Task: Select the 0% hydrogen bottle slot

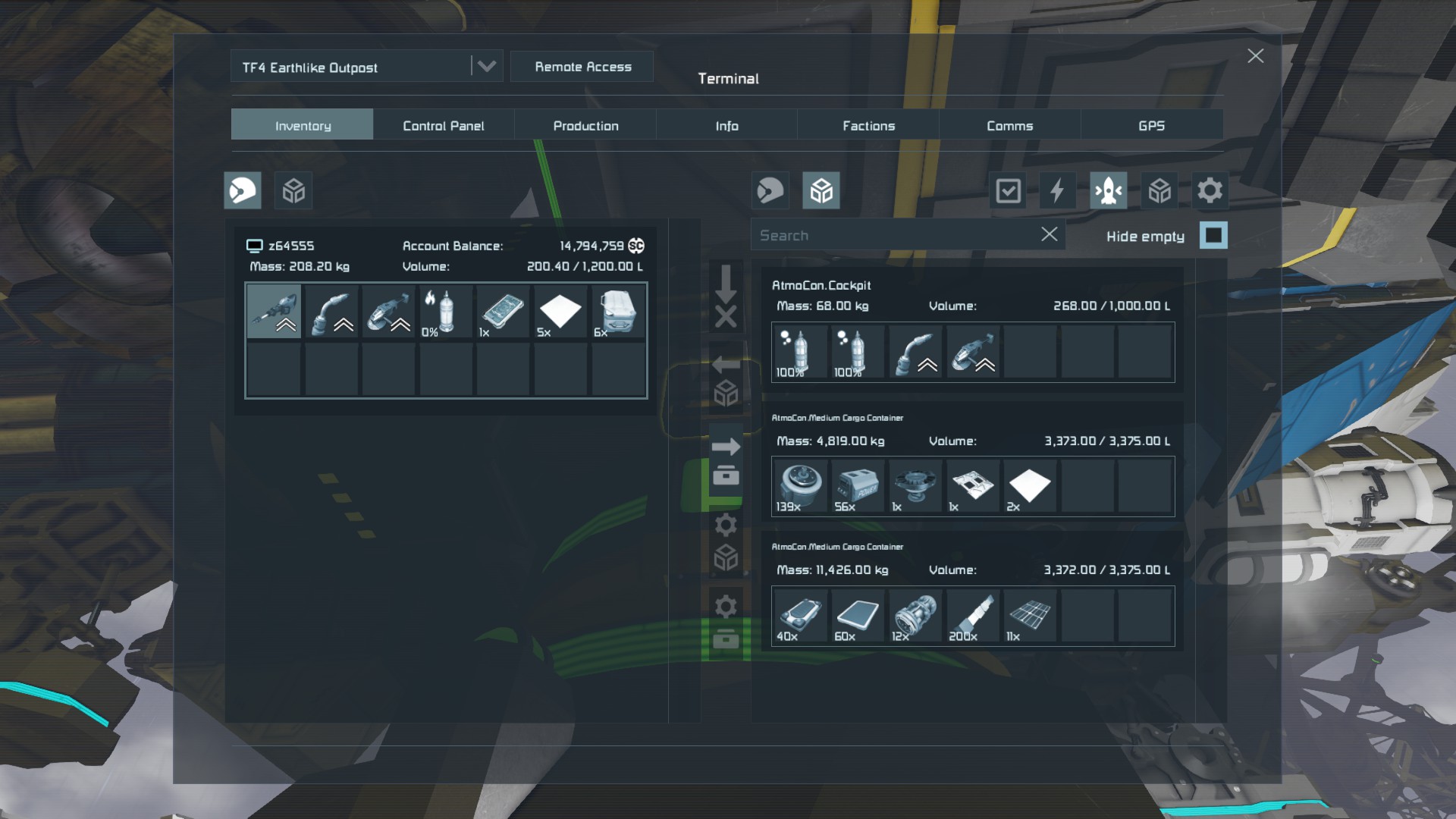Action: tap(446, 312)
